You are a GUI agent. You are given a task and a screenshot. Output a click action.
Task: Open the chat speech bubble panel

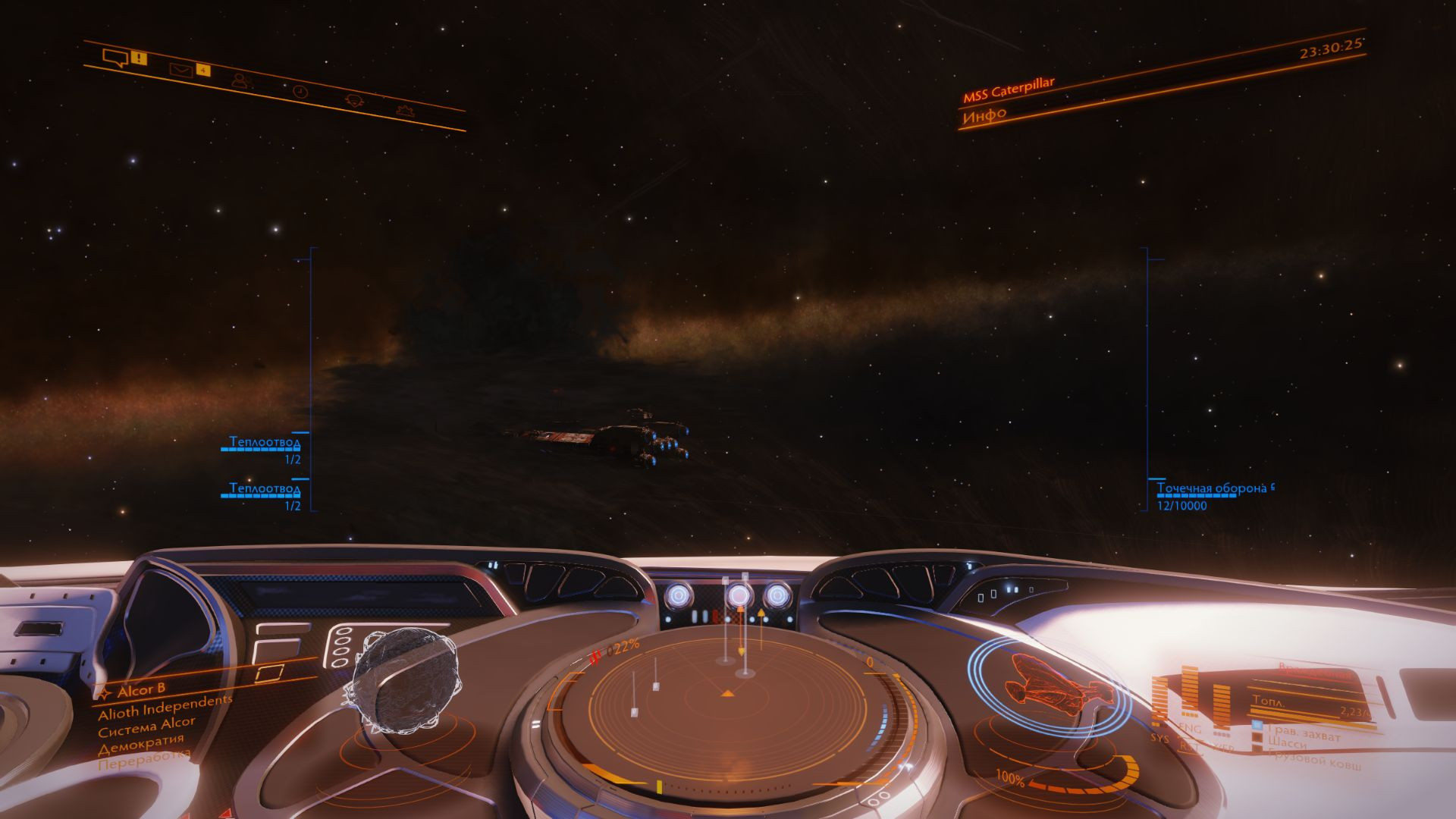[x=115, y=58]
